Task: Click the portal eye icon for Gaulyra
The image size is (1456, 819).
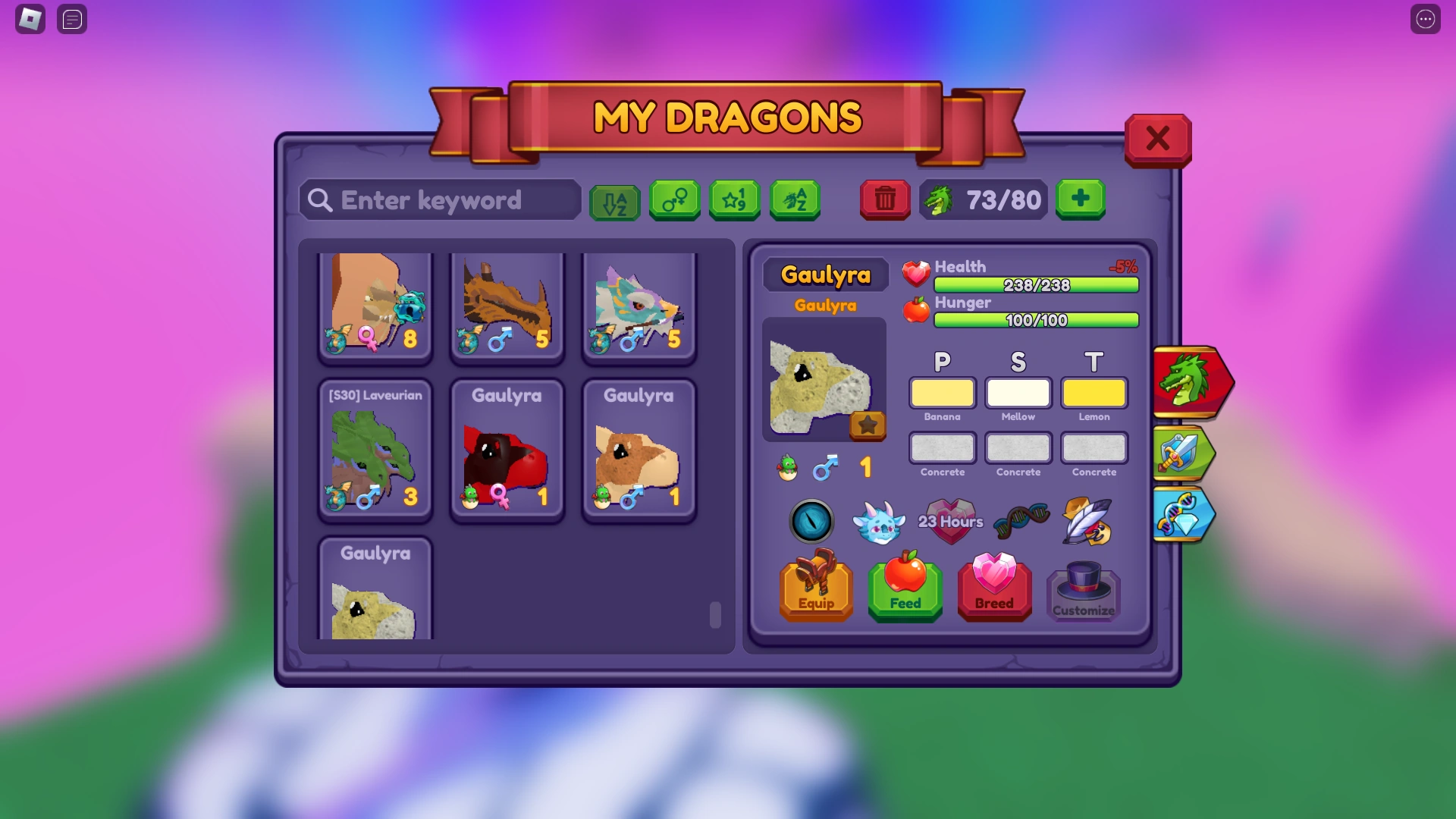Action: click(812, 521)
